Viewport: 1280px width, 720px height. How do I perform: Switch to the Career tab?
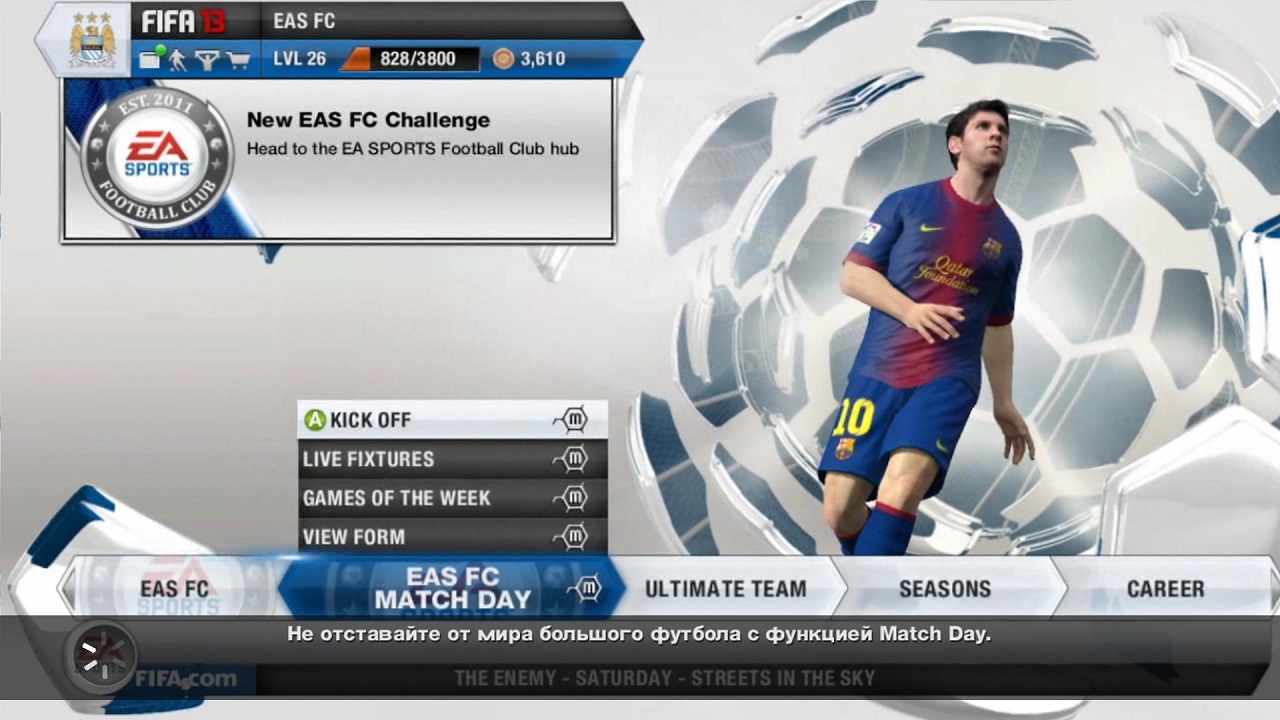coord(1165,589)
